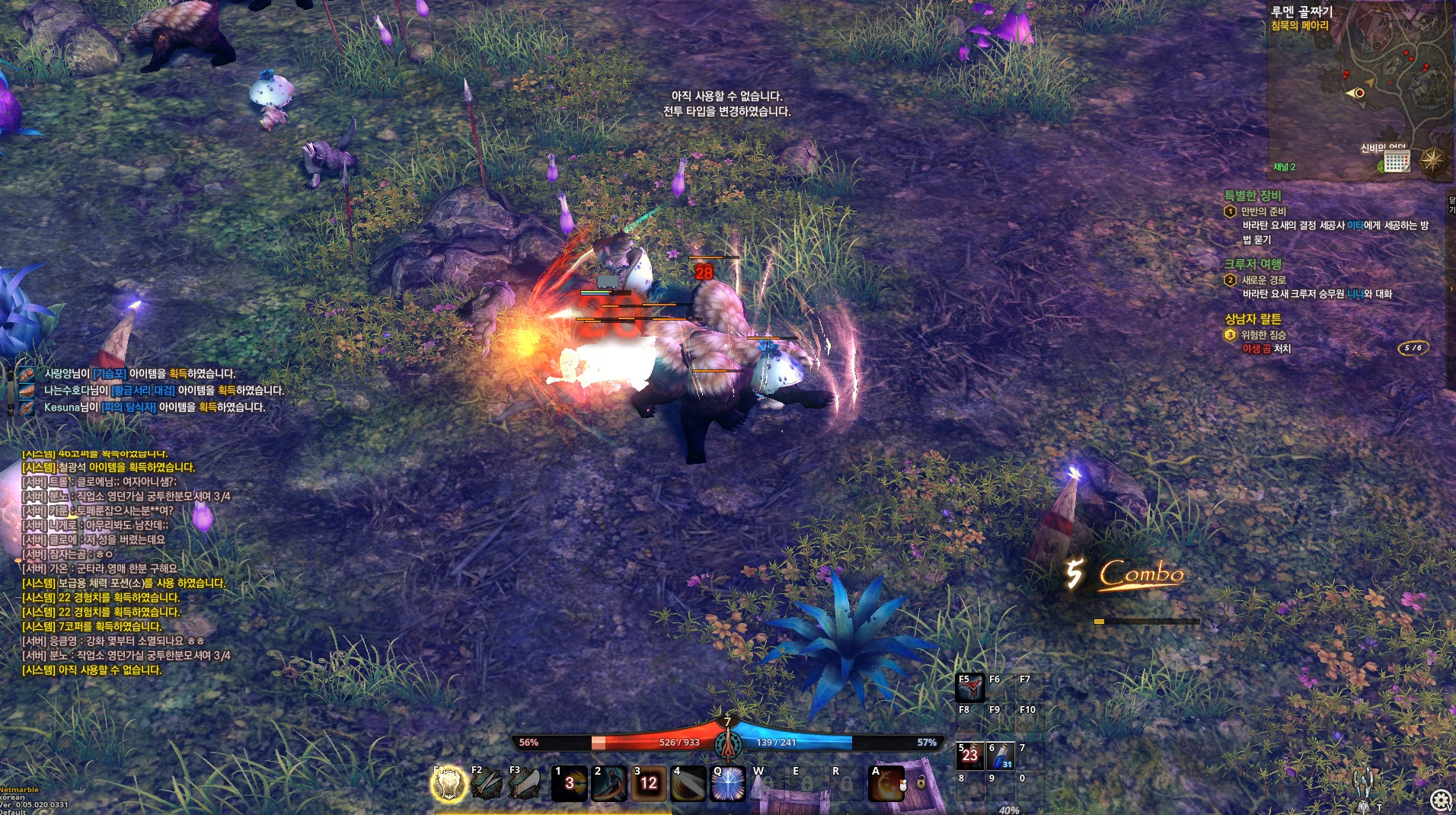Select the glowing F1 shield stance icon
This screenshot has height=815, width=1456.
[x=449, y=785]
